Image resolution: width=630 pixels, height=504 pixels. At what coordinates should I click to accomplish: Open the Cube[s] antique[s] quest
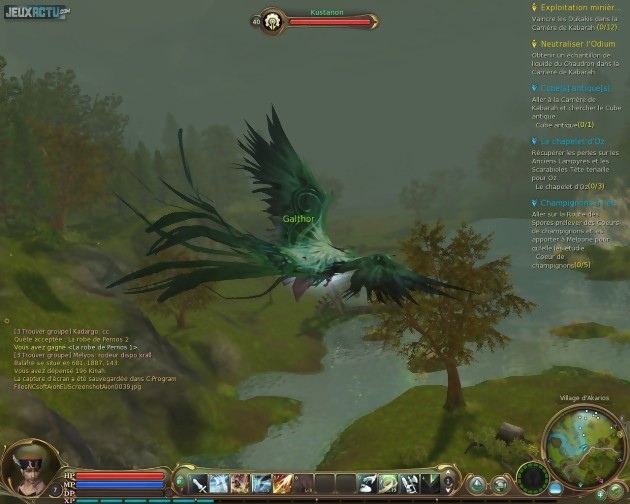(x=575, y=88)
